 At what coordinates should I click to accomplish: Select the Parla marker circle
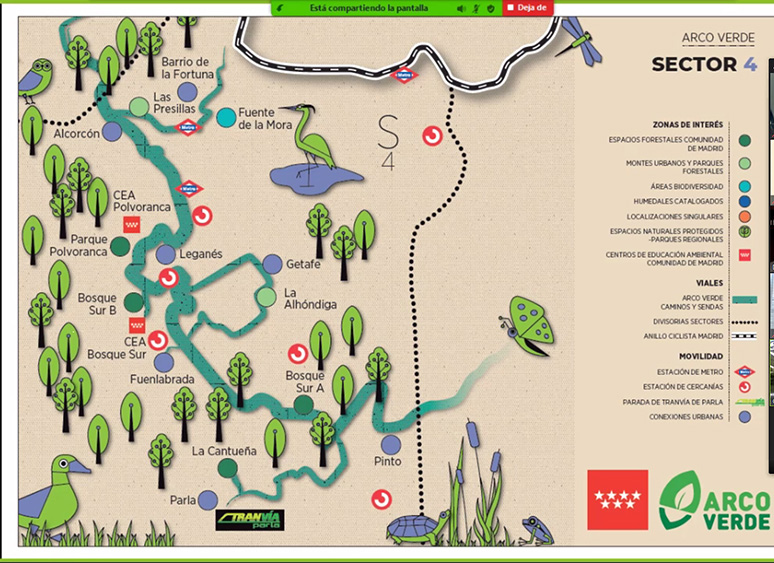tap(208, 500)
